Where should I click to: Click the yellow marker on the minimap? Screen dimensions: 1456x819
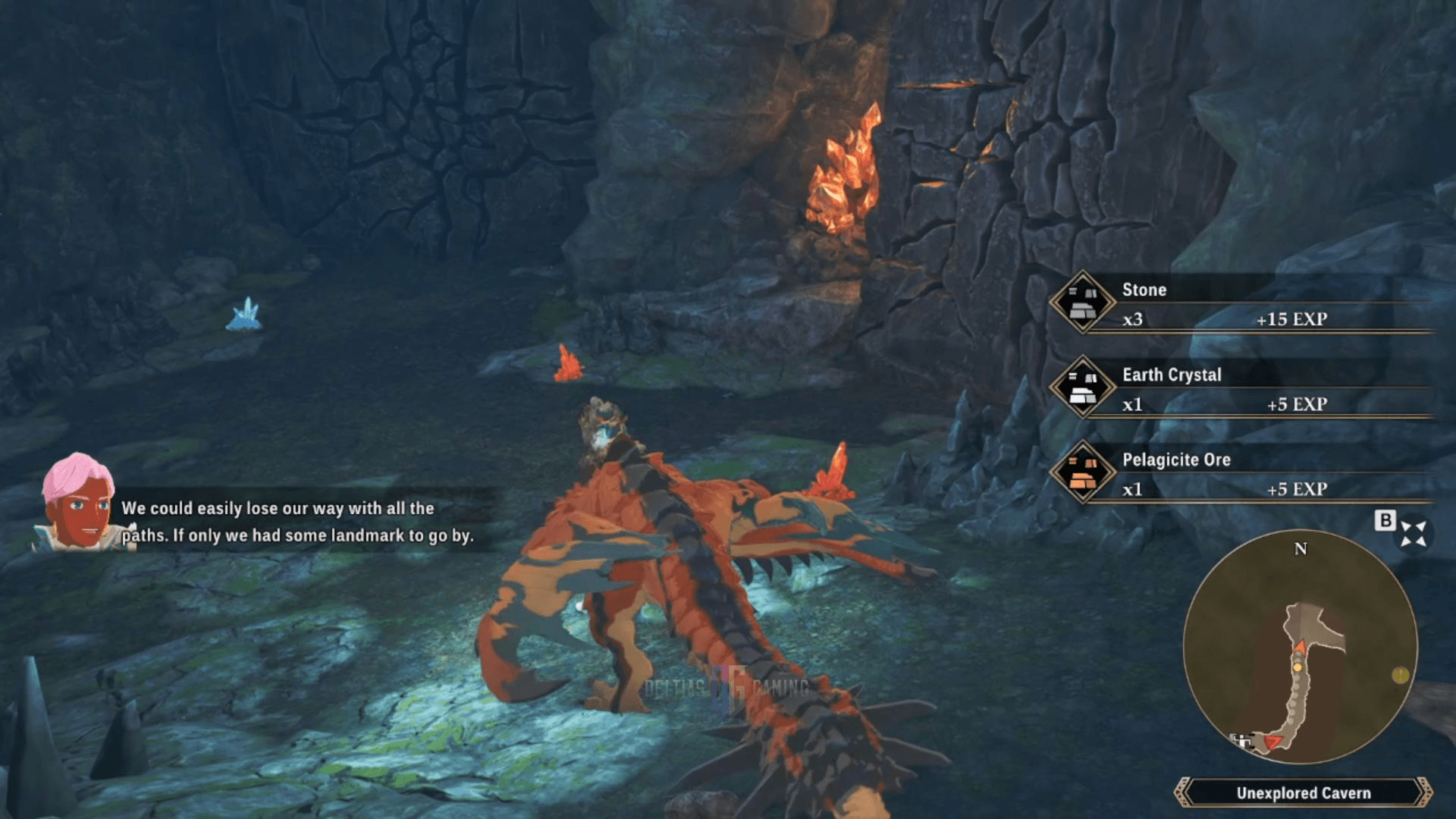click(1400, 674)
